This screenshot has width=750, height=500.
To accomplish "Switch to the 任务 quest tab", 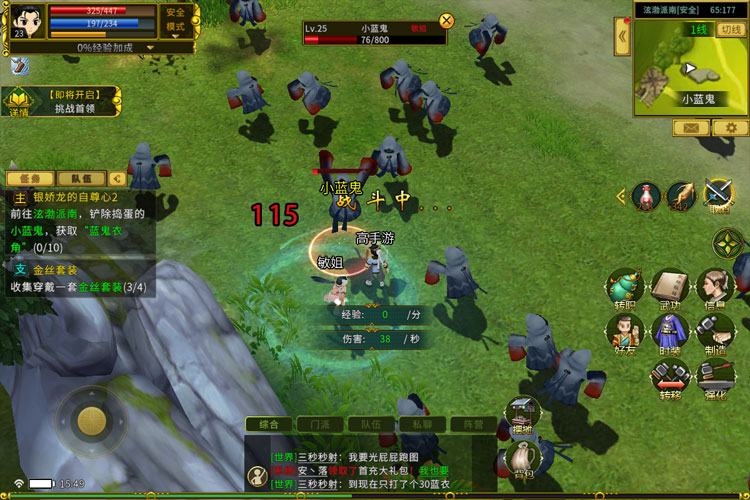I will click(30, 178).
